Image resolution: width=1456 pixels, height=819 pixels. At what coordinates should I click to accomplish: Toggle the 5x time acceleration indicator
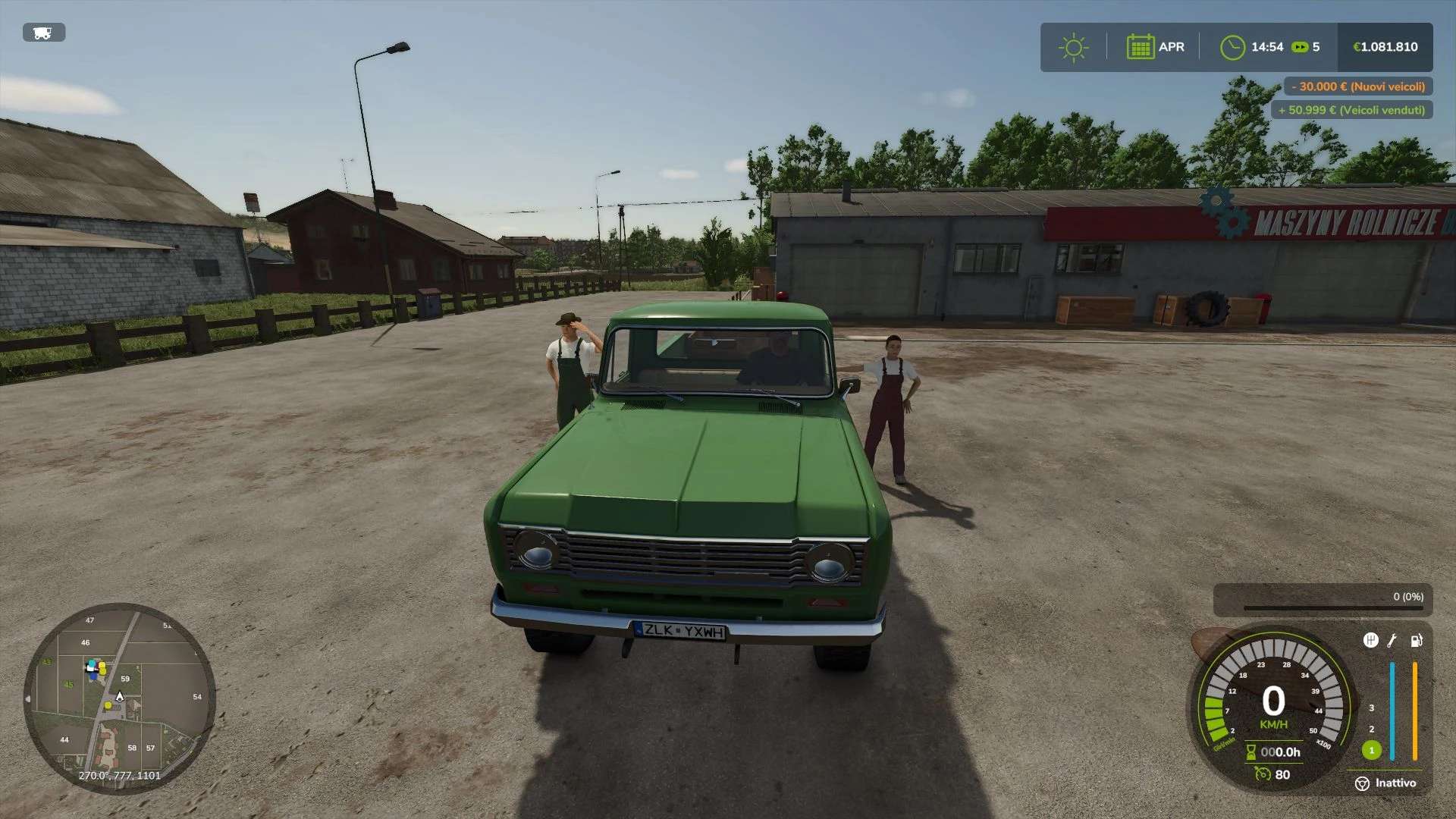tap(1306, 47)
